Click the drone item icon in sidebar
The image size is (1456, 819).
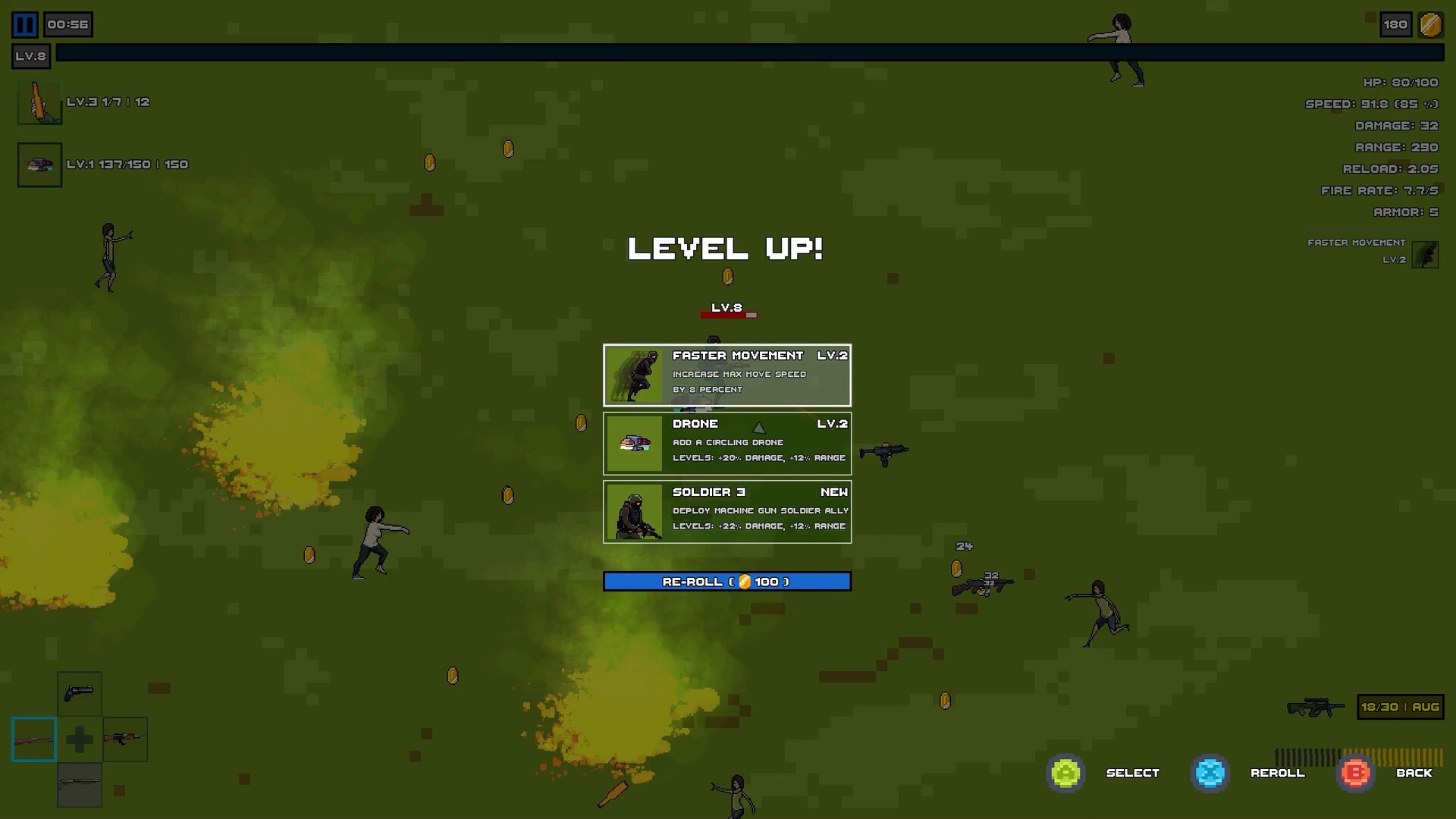(x=39, y=164)
